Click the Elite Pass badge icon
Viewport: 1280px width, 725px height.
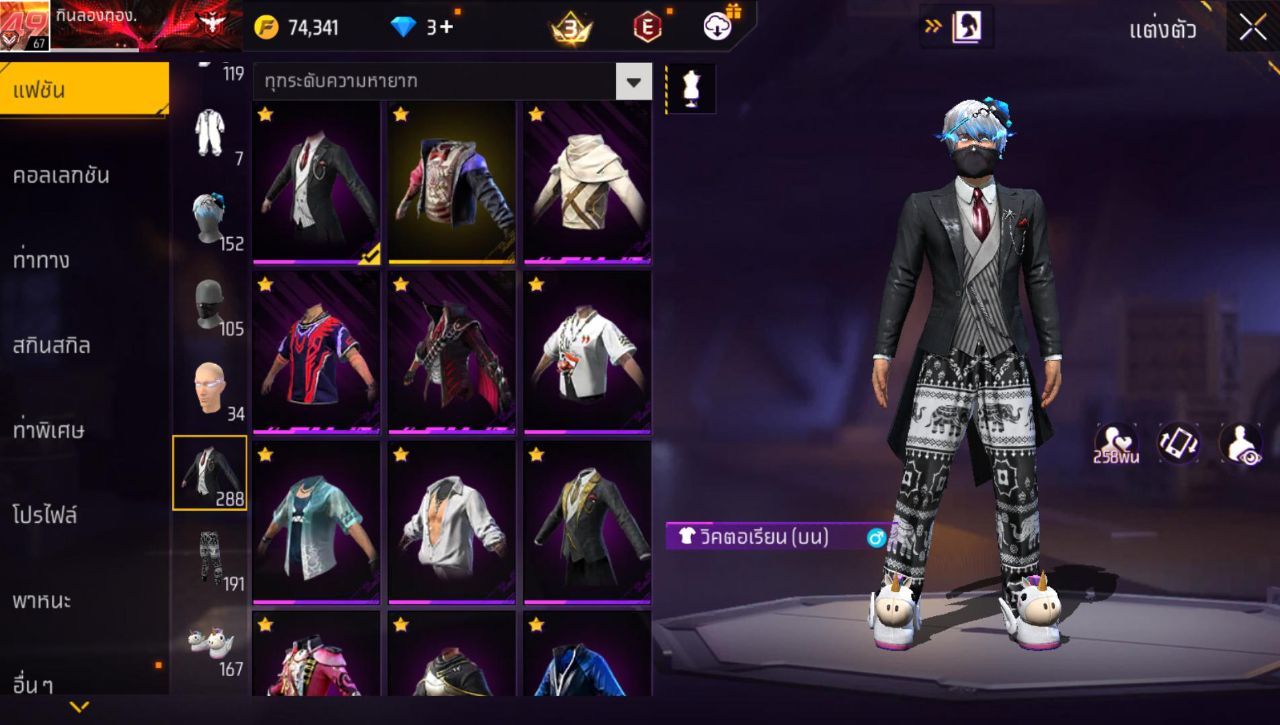pos(646,27)
